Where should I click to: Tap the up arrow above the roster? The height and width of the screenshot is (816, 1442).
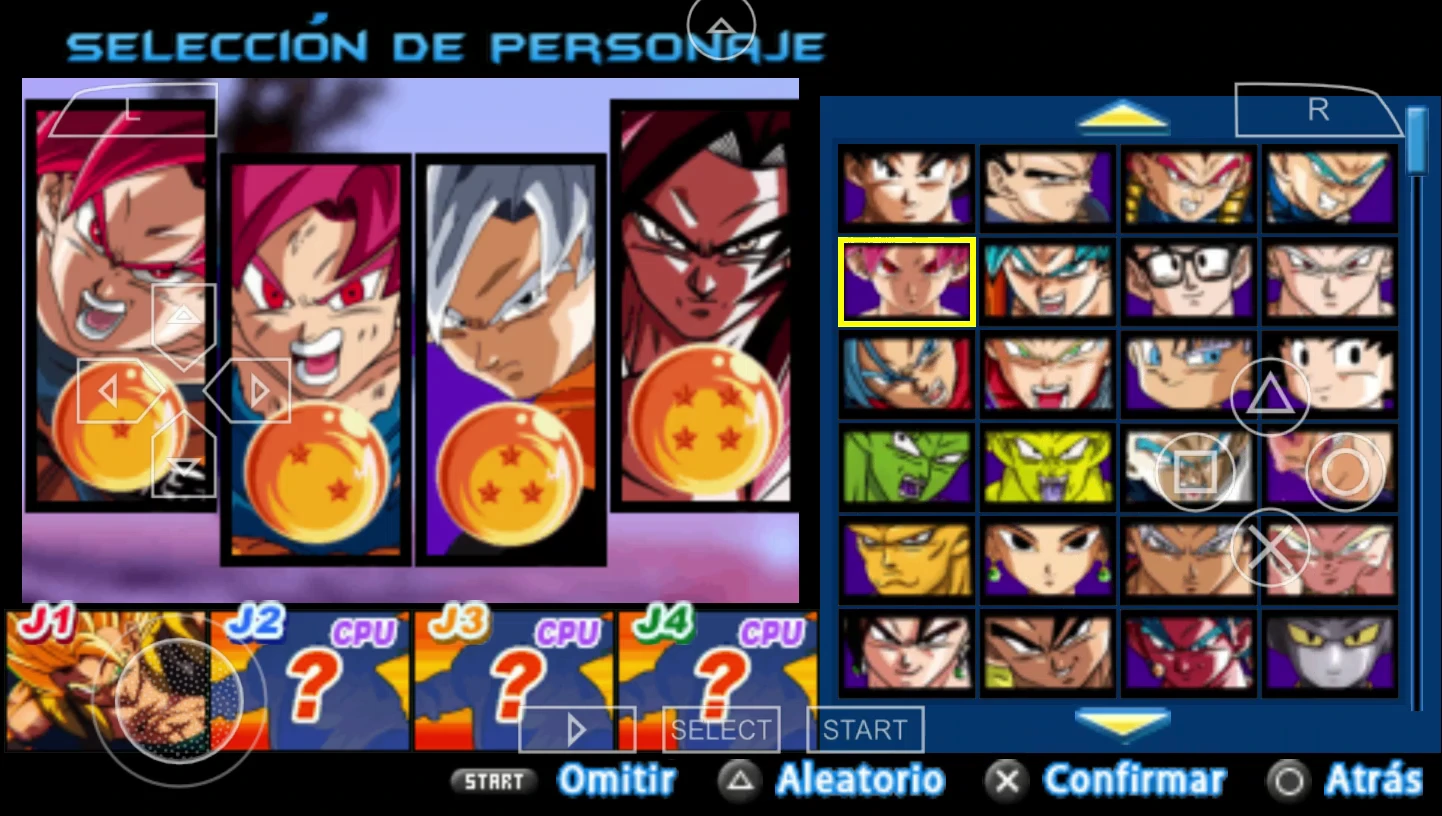pos(1123,117)
